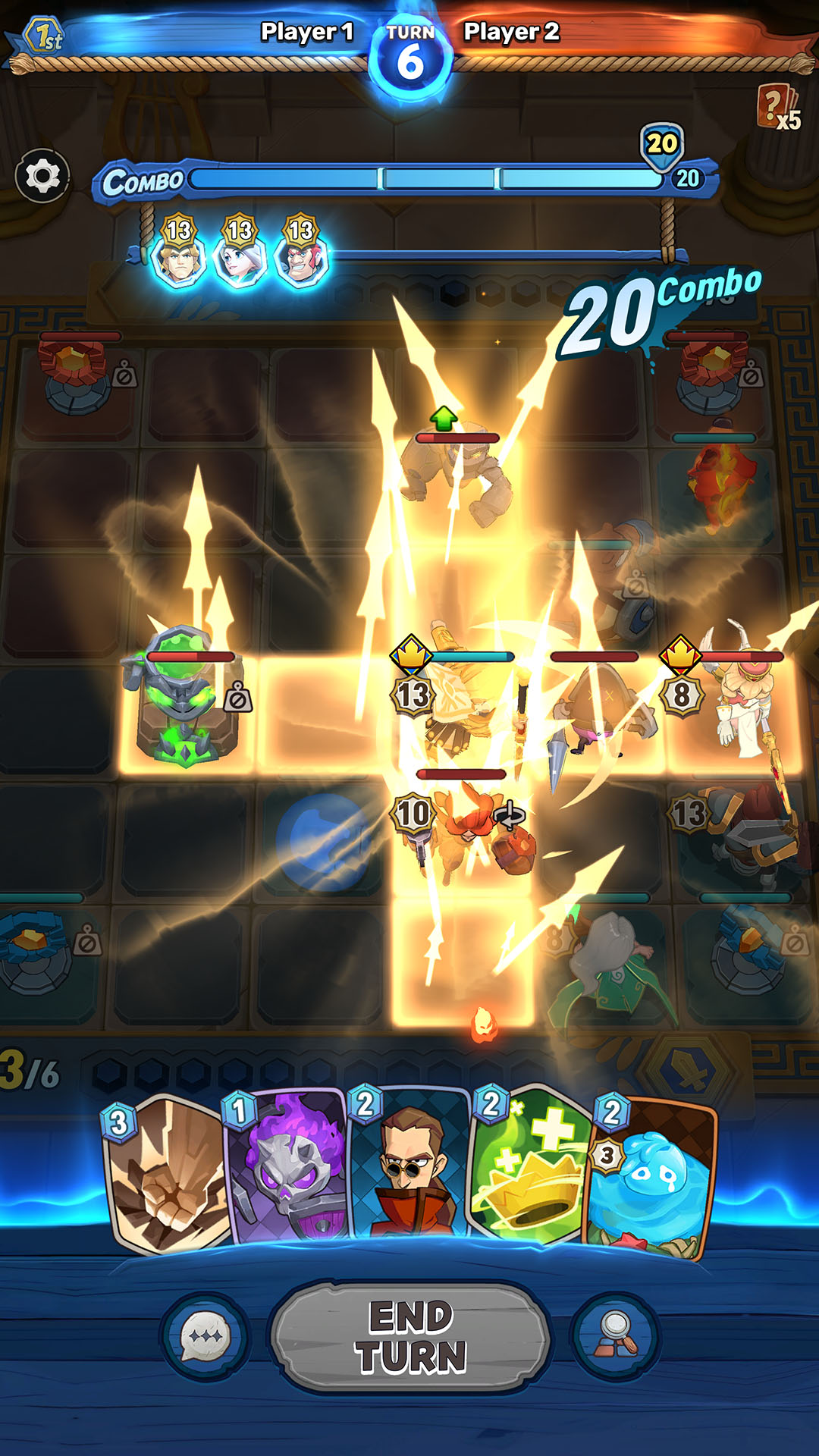Choose the purple flaming skull card
819x1456 pixels.
coord(289,1168)
